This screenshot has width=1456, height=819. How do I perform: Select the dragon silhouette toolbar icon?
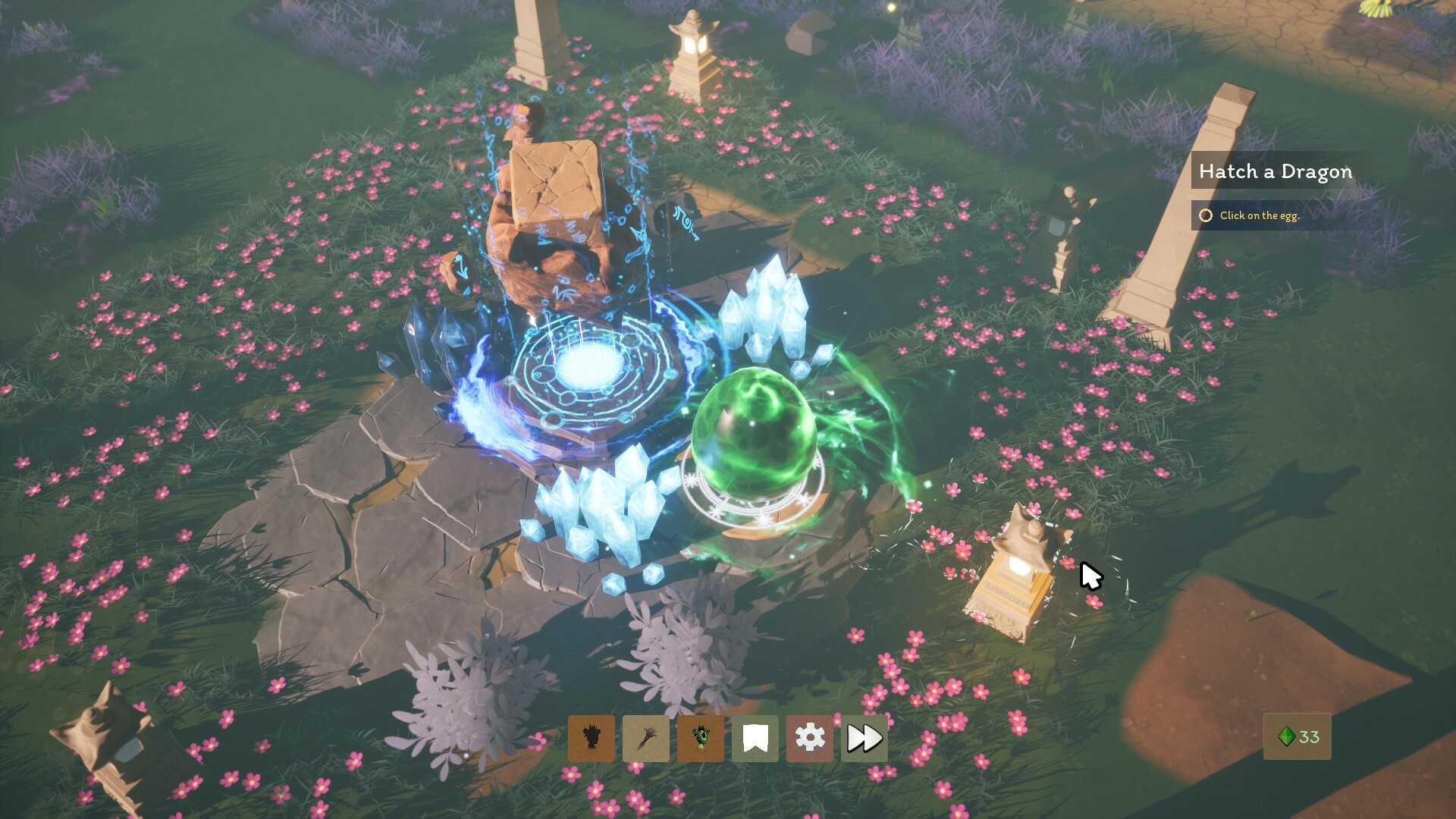(591, 736)
